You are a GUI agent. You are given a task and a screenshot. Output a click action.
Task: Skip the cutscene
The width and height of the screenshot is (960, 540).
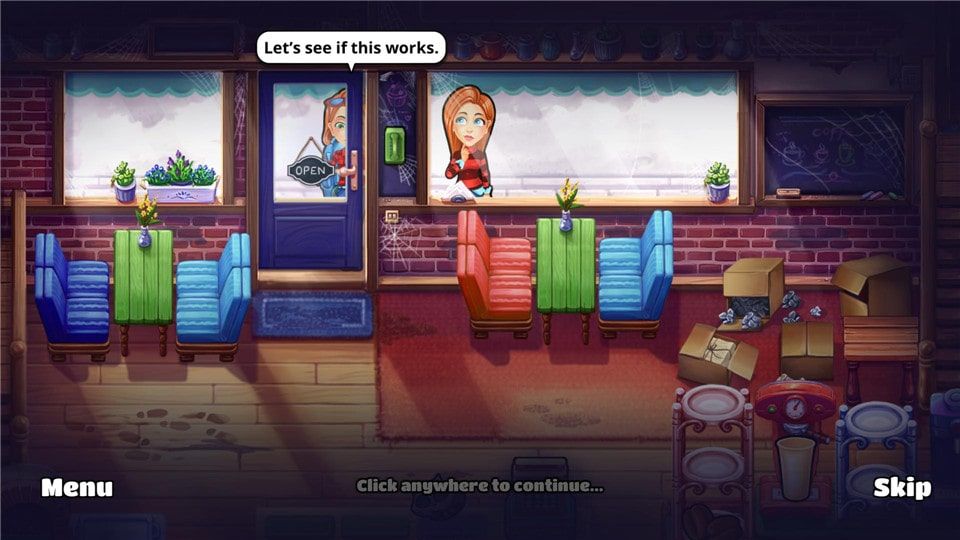coord(901,488)
